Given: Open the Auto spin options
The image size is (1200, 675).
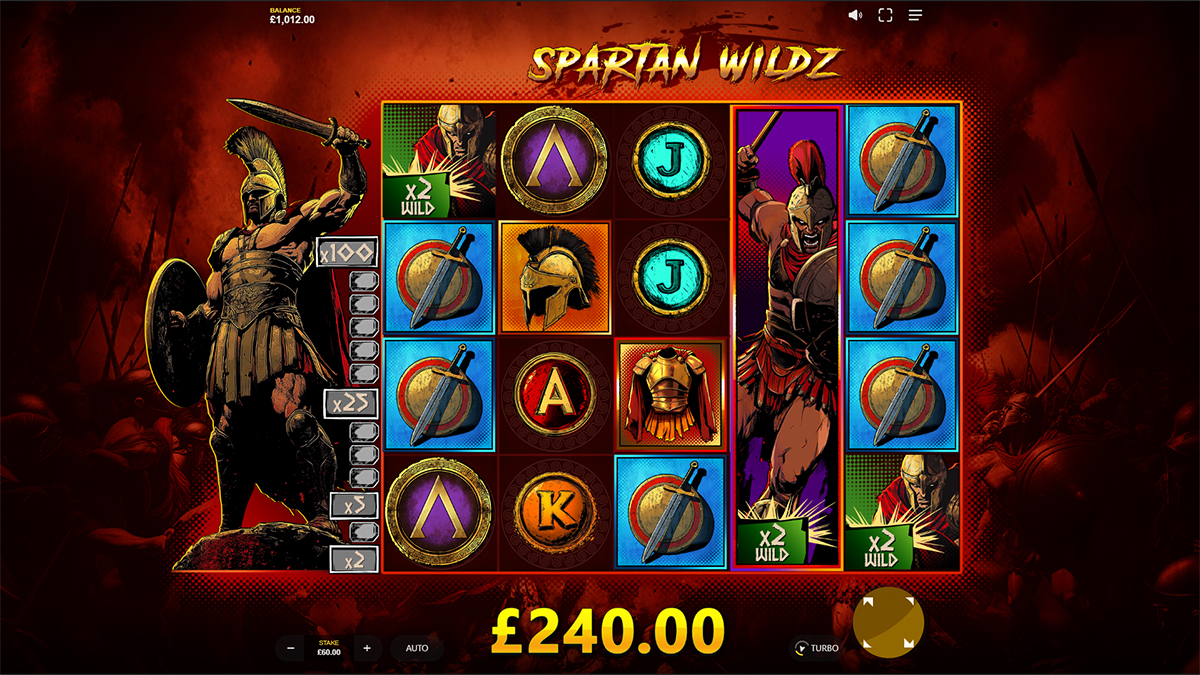Looking at the screenshot, I should 417,648.
